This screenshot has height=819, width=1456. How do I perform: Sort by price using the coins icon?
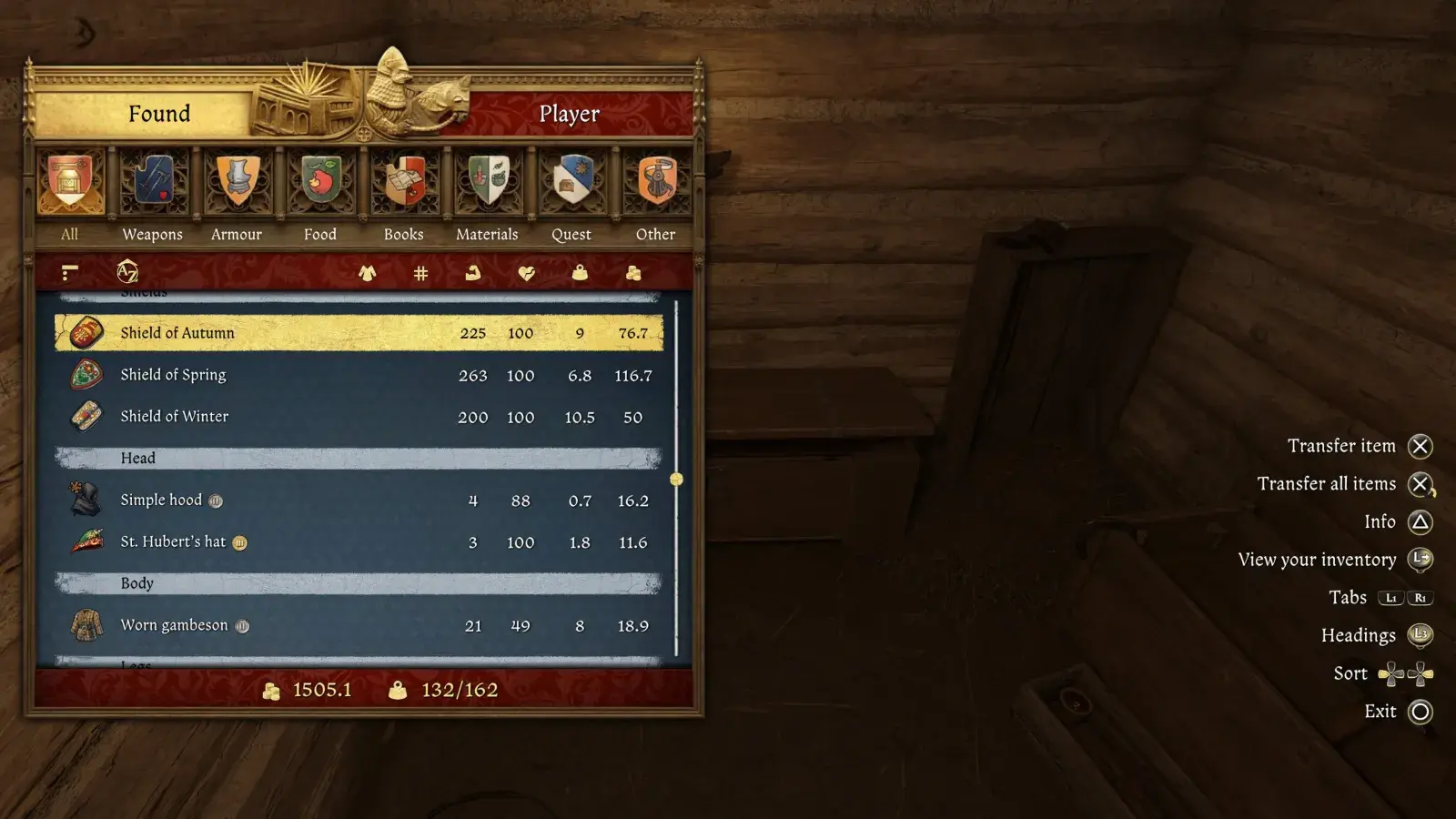(633, 272)
